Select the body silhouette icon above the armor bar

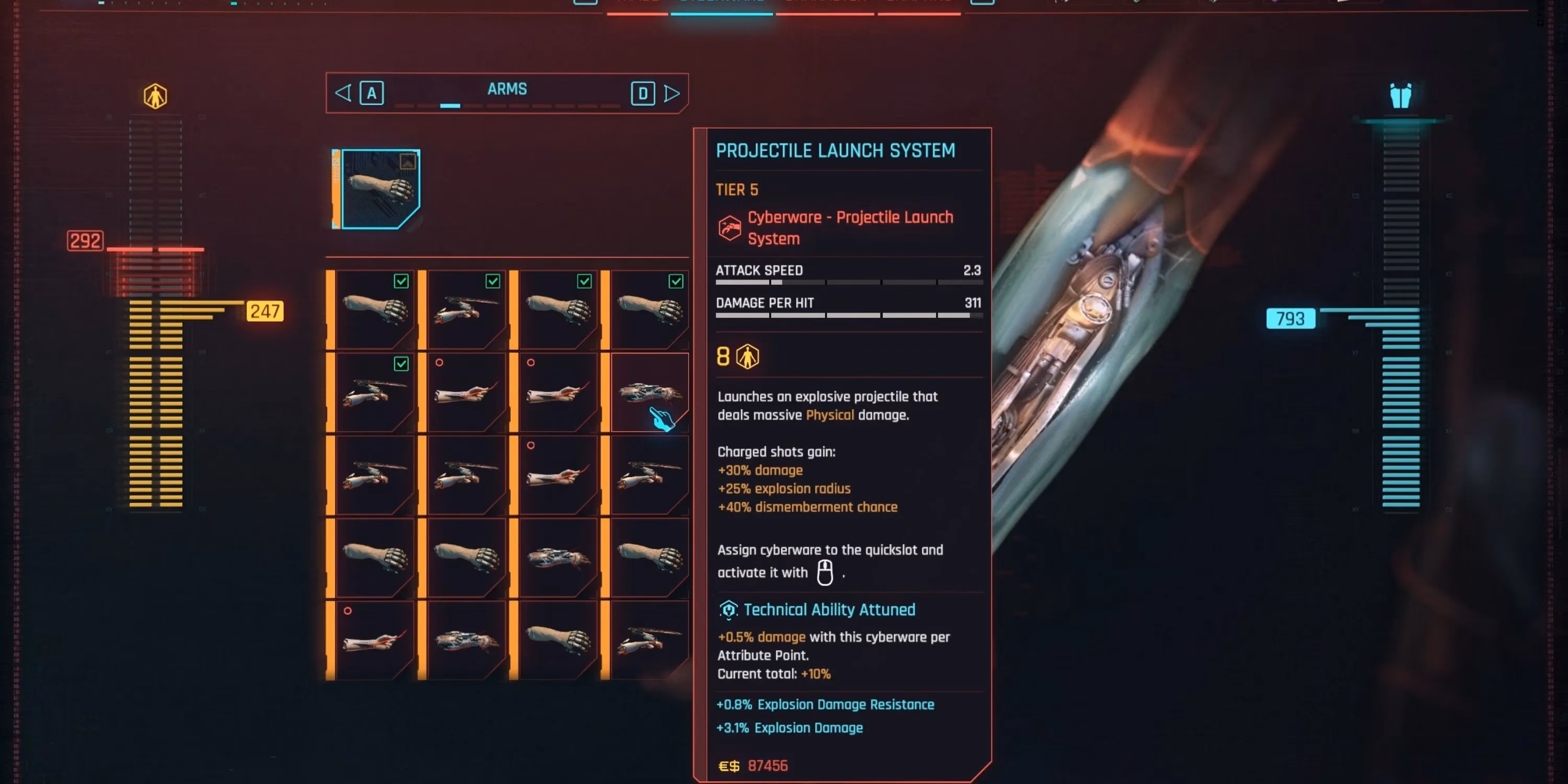156,96
